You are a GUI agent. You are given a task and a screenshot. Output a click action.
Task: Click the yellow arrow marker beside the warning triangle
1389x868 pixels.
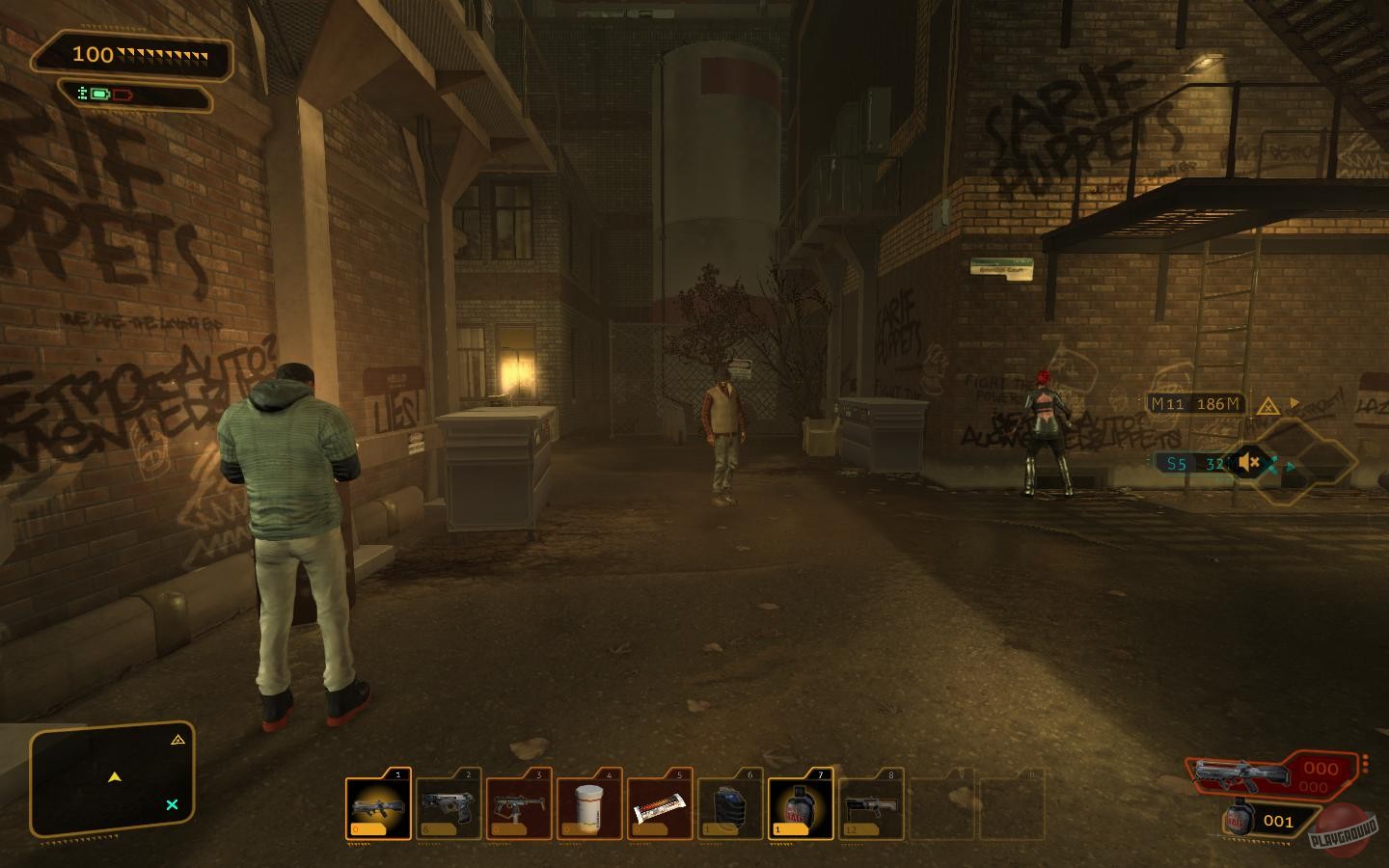coord(1293,402)
